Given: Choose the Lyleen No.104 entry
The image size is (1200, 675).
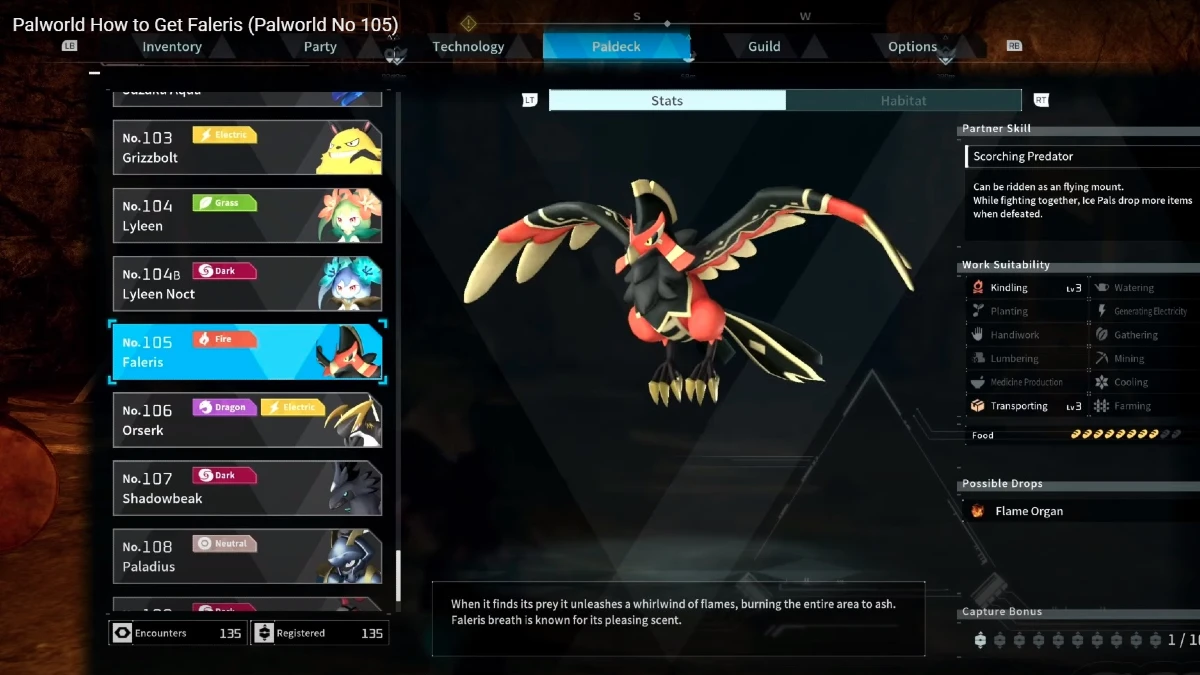Looking at the screenshot, I should coord(246,215).
